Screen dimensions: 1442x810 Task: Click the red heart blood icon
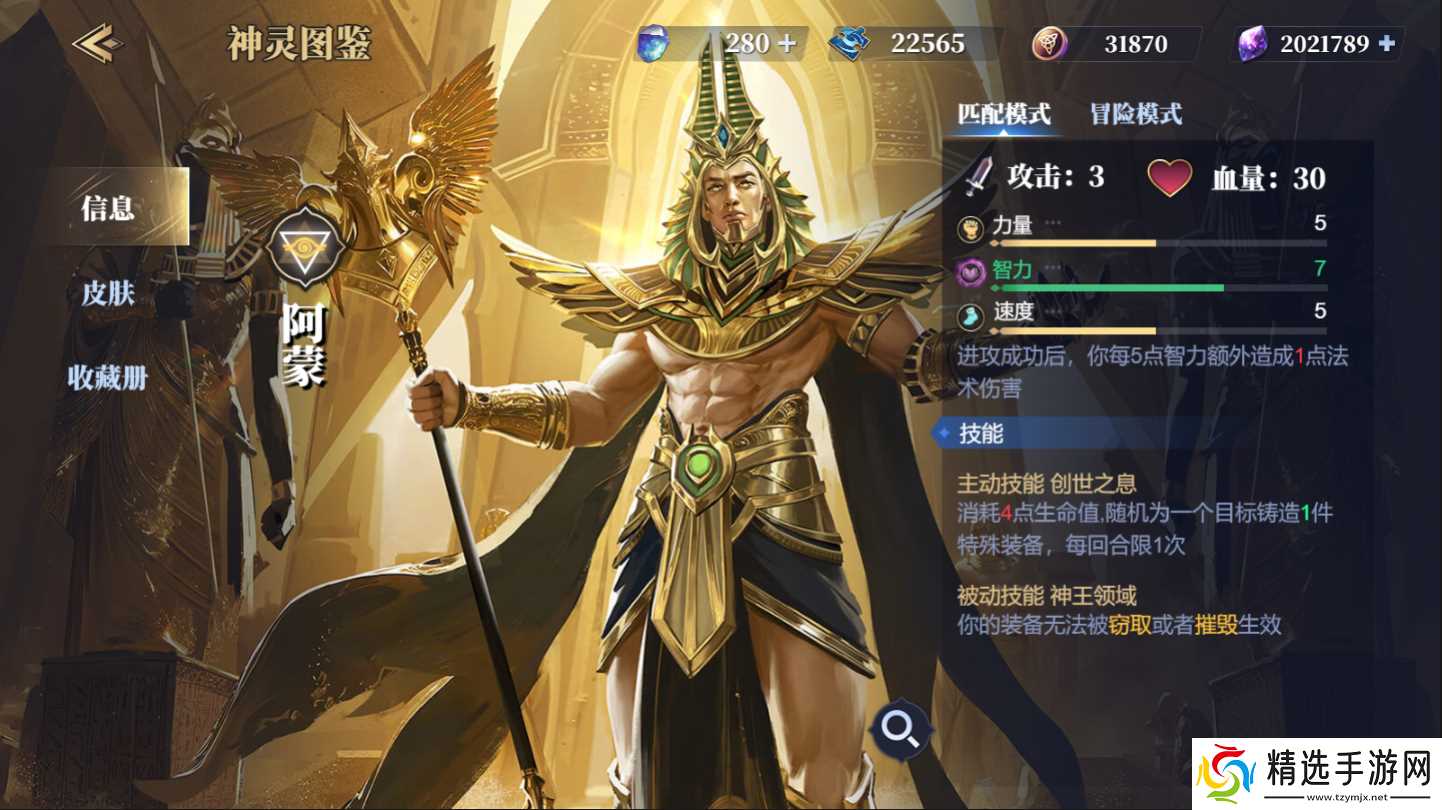(x=1170, y=178)
